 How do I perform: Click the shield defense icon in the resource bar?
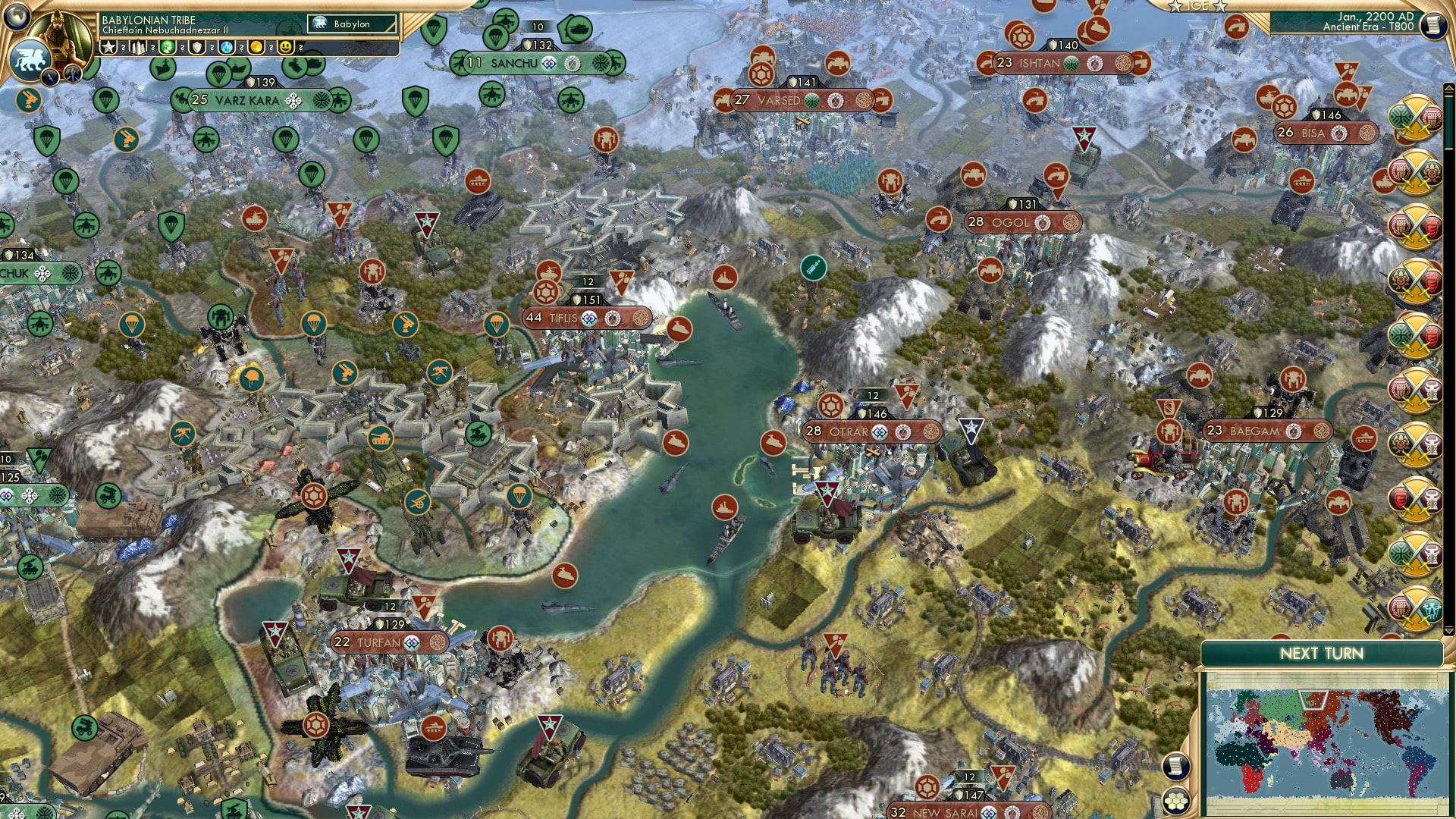point(196,48)
